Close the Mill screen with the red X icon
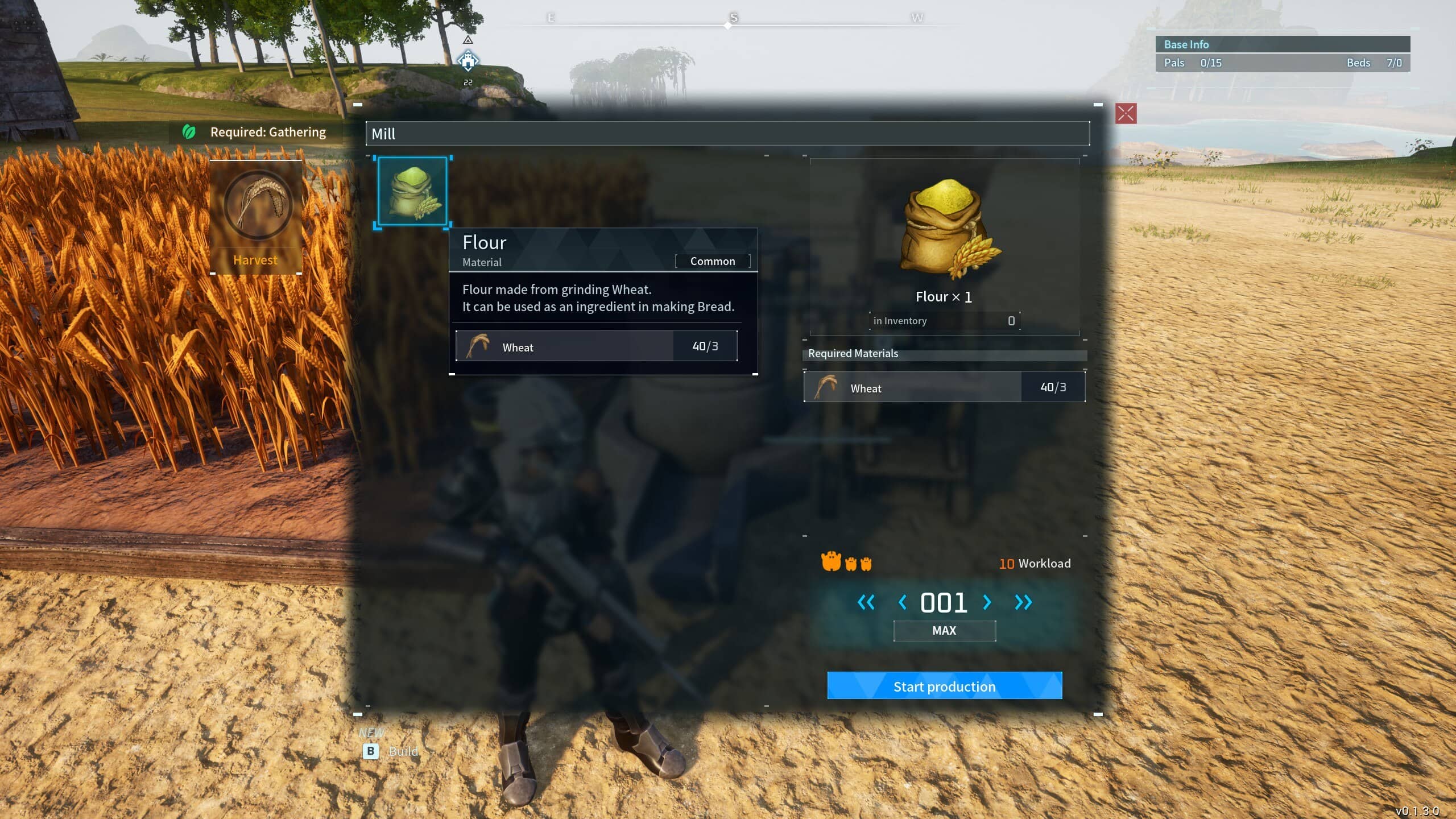Screen dimensions: 1456x819 (x=1125, y=114)
